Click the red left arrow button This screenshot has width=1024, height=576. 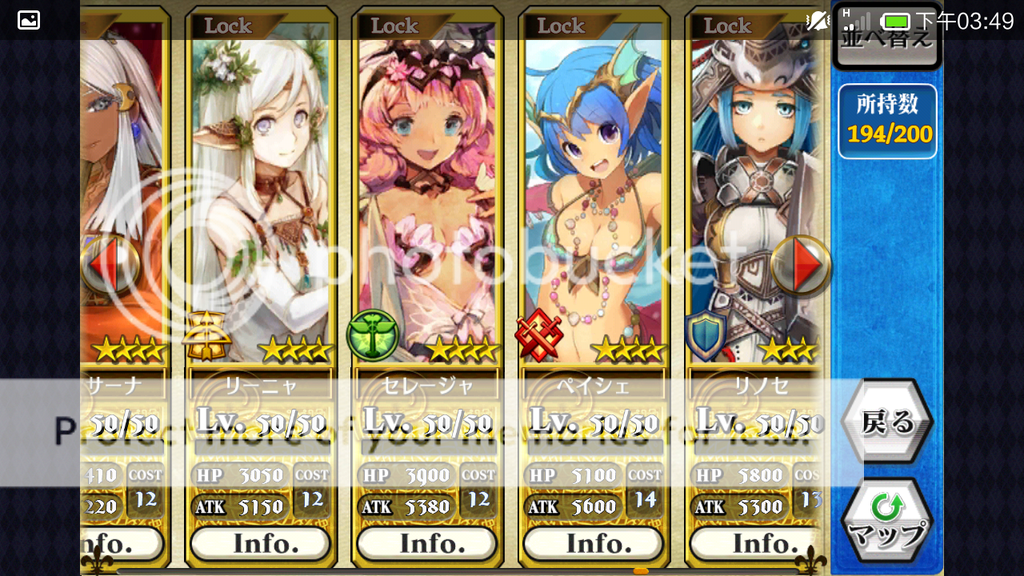pyautogui.click(x=108, y=265)
